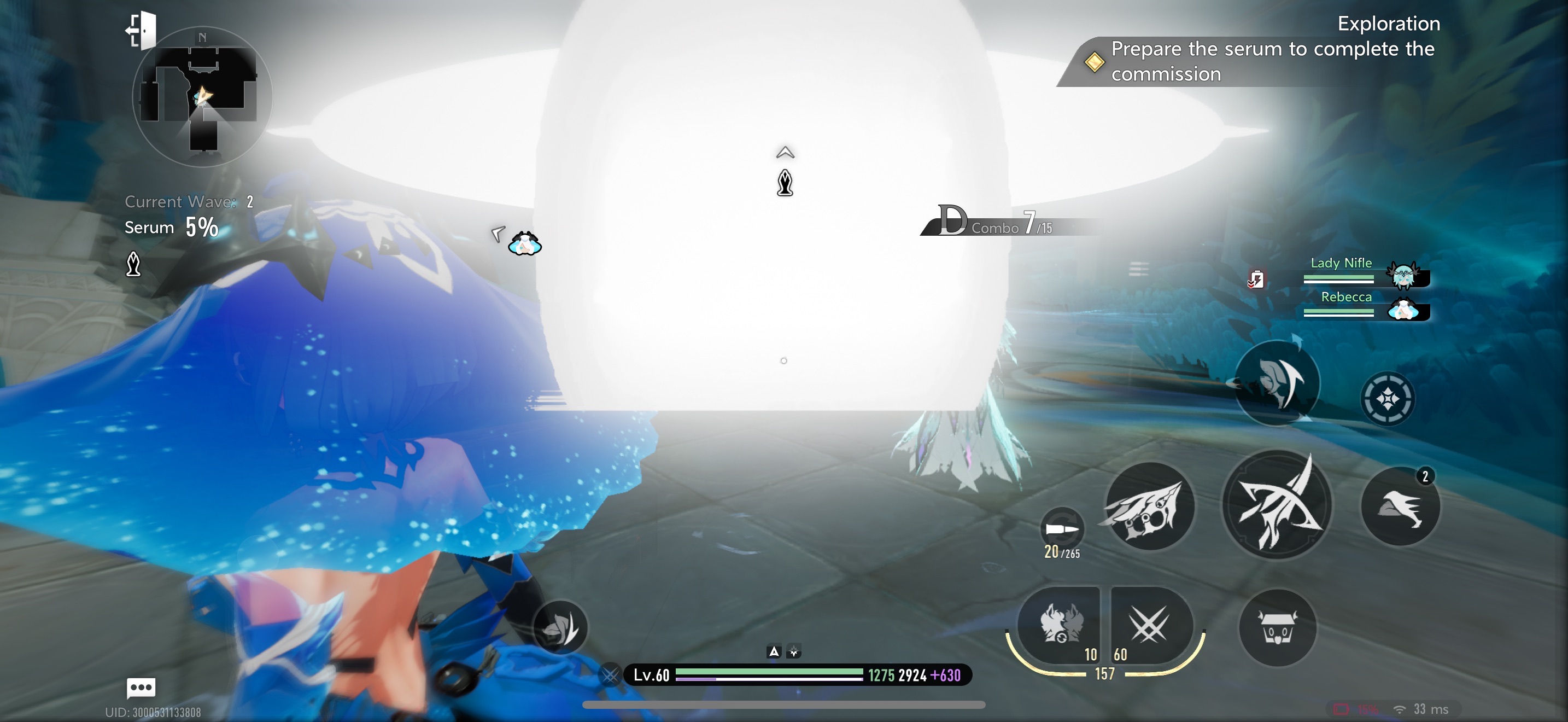Tap the crosshair target lock button
This screenshot has width=1568, height=722.
(x=1386, y=399)
